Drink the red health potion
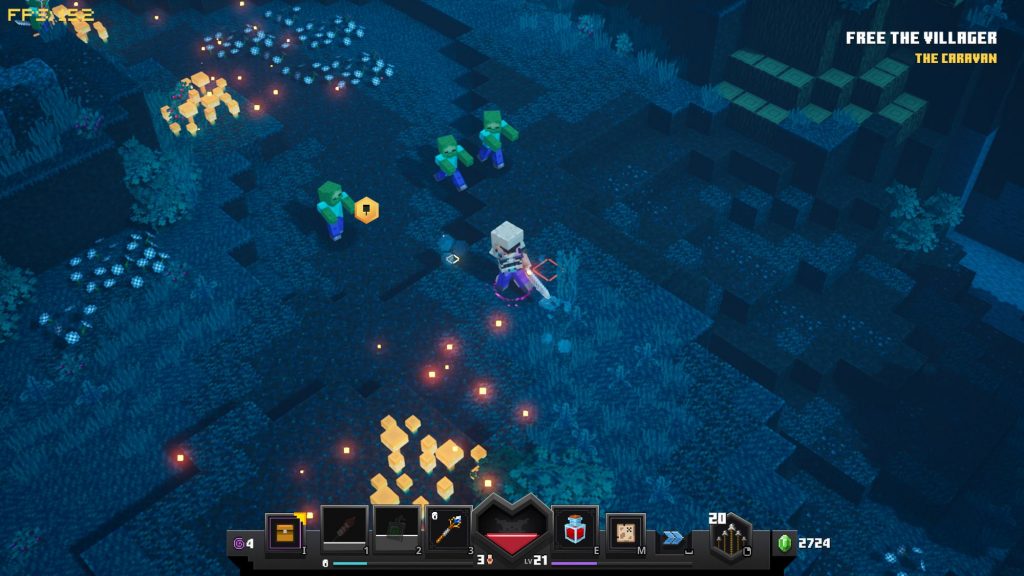Screen dimensions: 1024x576 (x=575, y=527)
